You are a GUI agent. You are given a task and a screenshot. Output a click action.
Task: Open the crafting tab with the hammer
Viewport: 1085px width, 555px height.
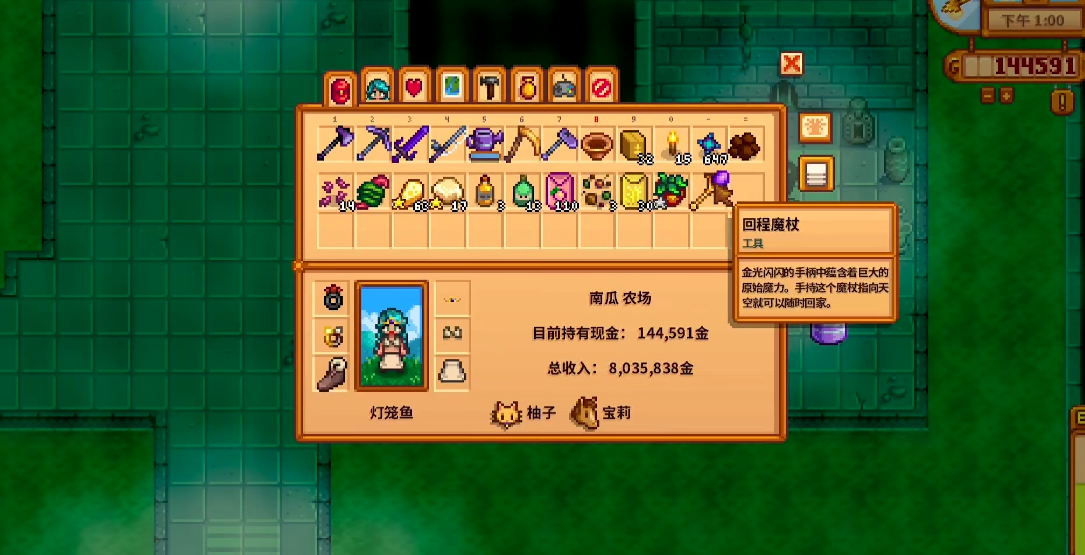pyautogui.click(x=489, y=88)
